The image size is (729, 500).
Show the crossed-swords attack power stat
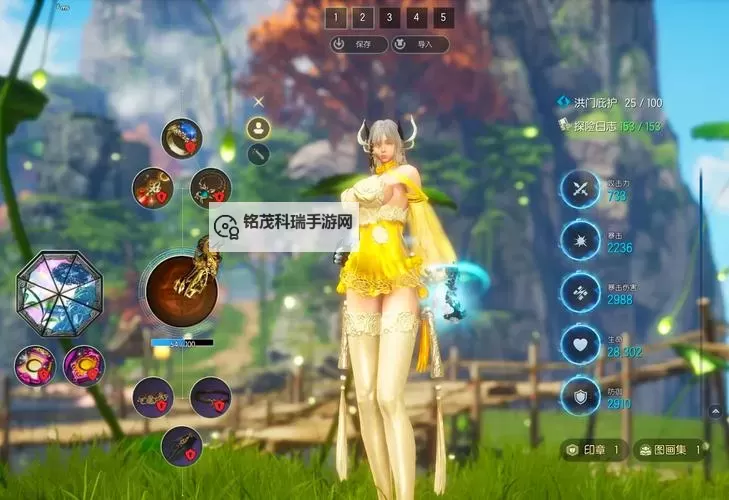[x=580, y=189]
